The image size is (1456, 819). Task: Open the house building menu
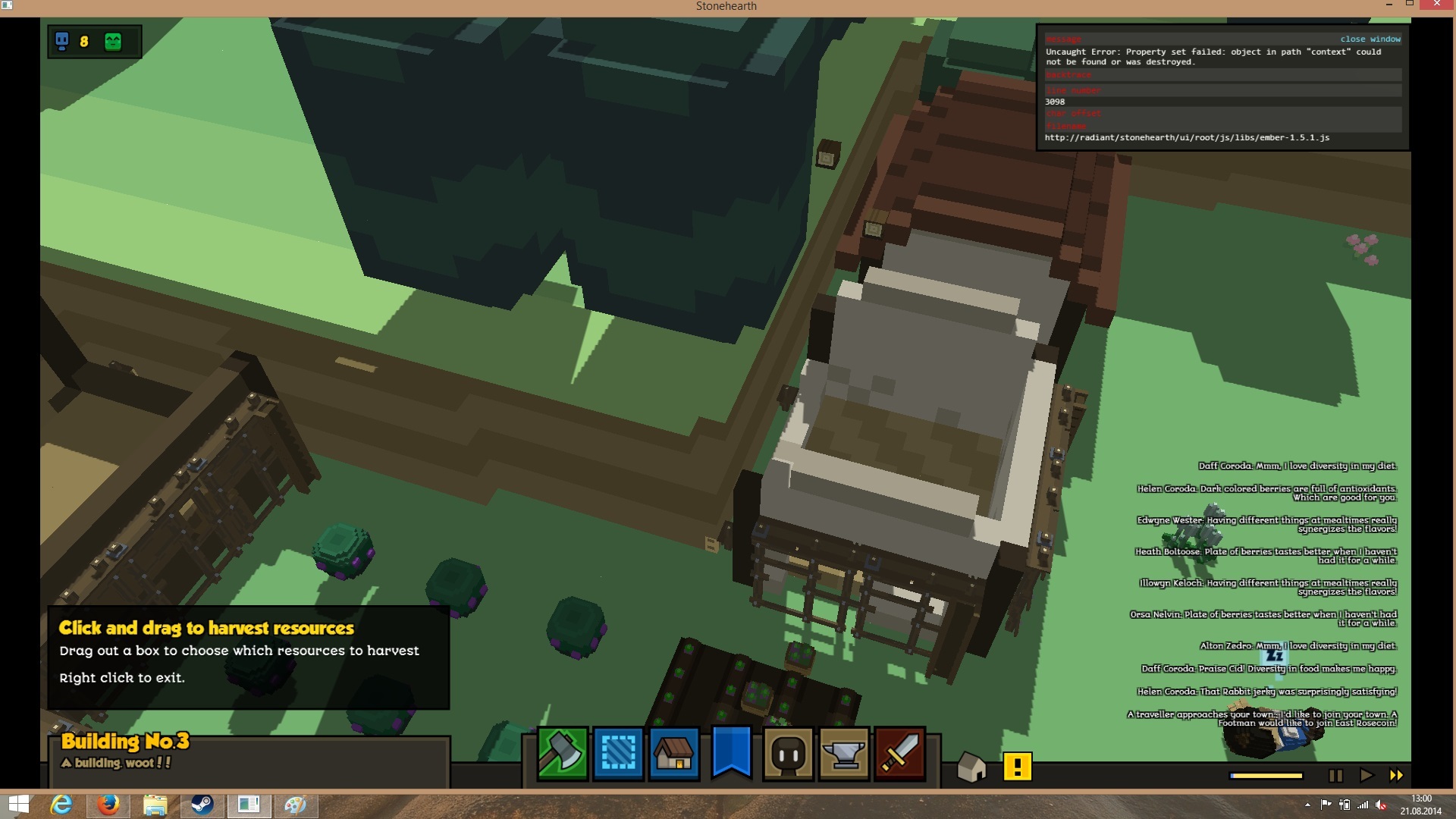674,754
